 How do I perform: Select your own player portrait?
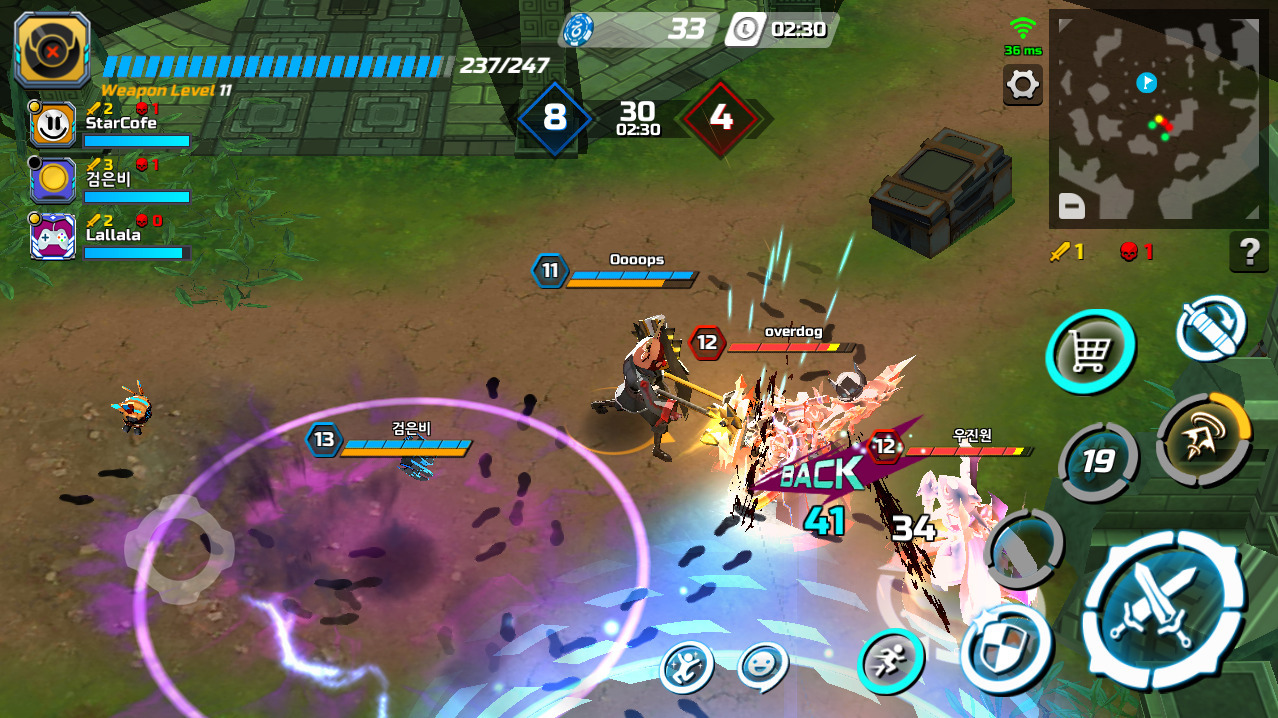[x=52, y=51]
